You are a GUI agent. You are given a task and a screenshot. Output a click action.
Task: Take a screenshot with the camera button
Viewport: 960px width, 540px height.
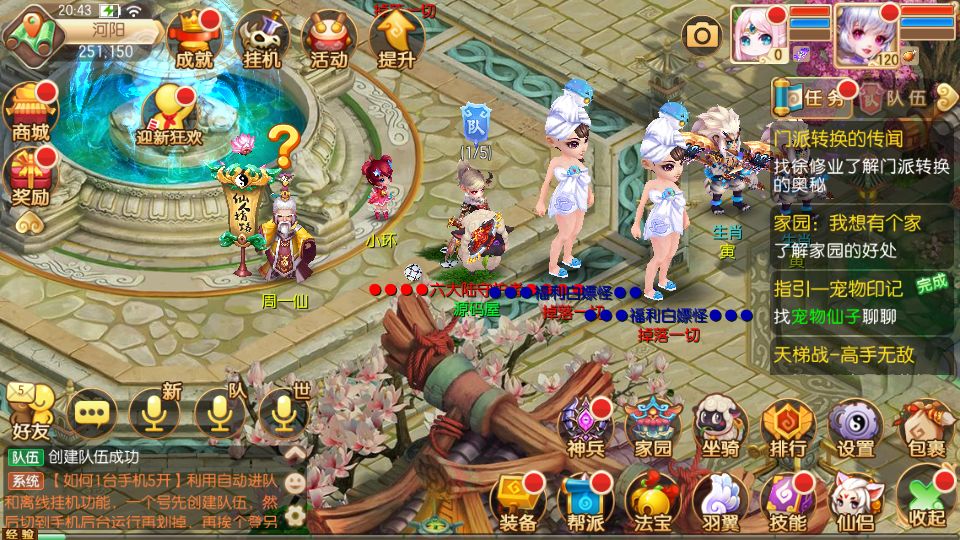pos(702,37)
